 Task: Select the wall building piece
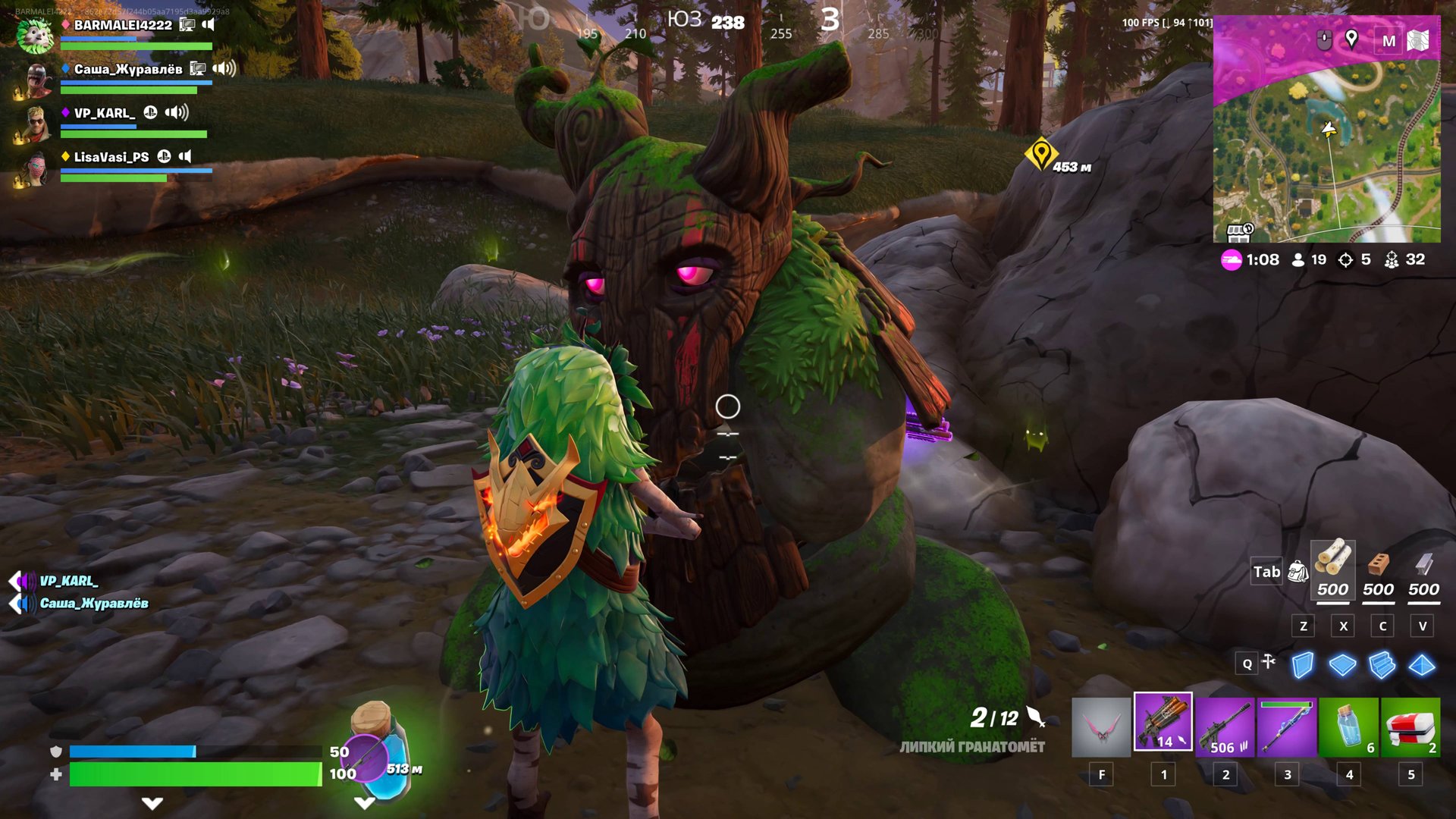tap(1302, 665)
